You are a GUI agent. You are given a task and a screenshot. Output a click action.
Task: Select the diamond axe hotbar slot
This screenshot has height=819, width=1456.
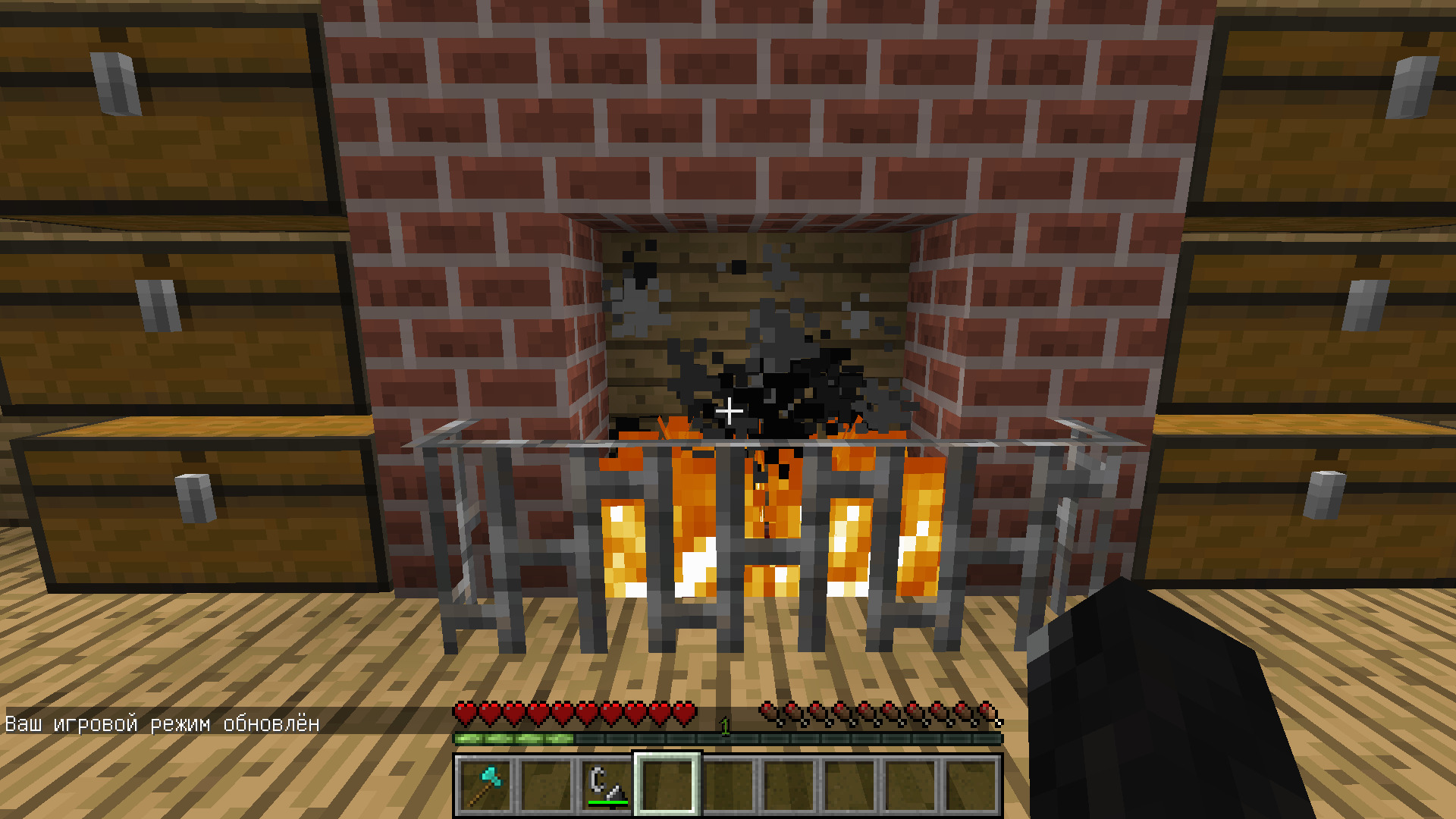coord(485,786)
